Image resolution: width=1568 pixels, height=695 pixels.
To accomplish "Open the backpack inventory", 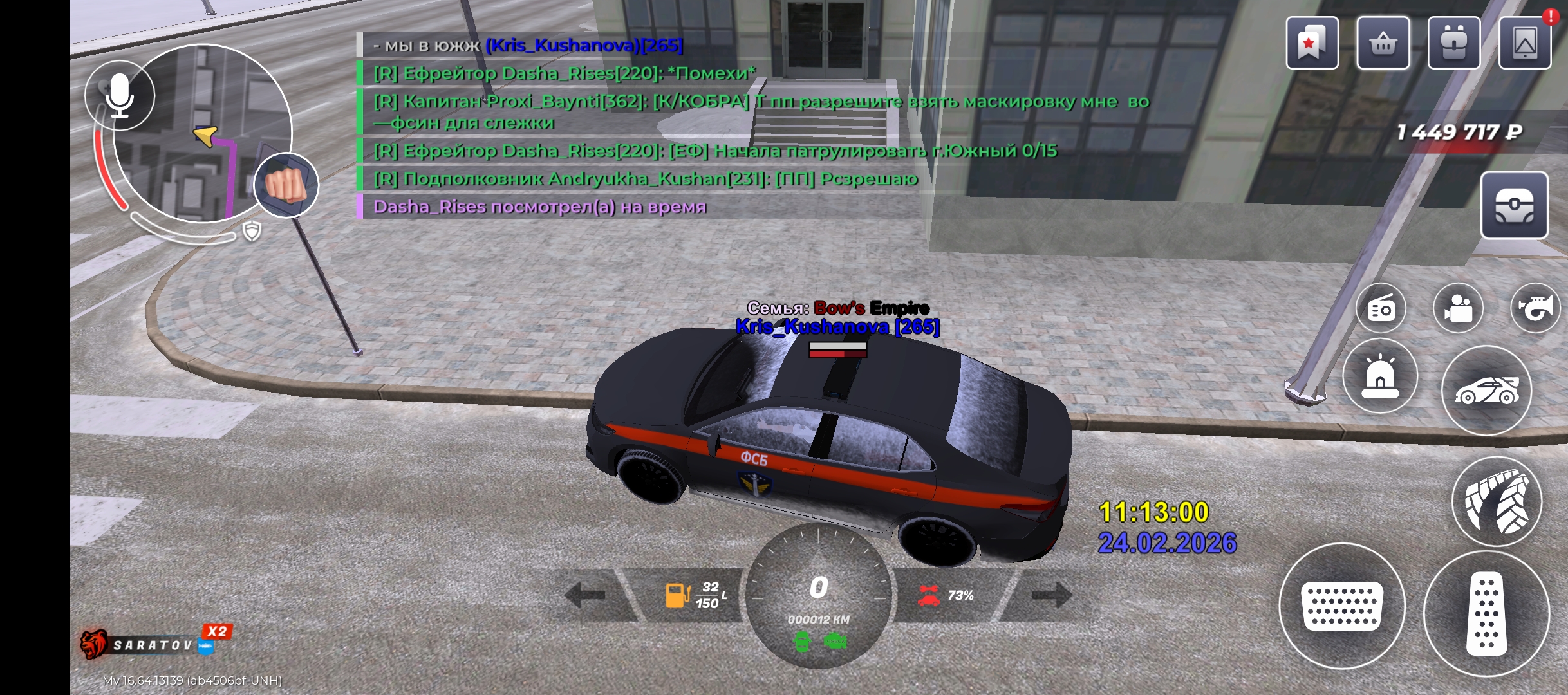I will tap(1453, 43).
